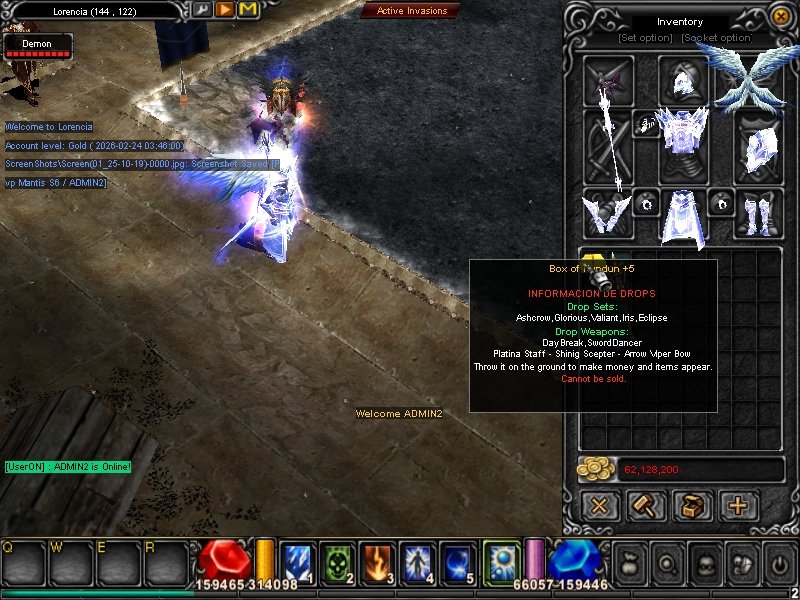Close the Inventory window

[781, 17]
